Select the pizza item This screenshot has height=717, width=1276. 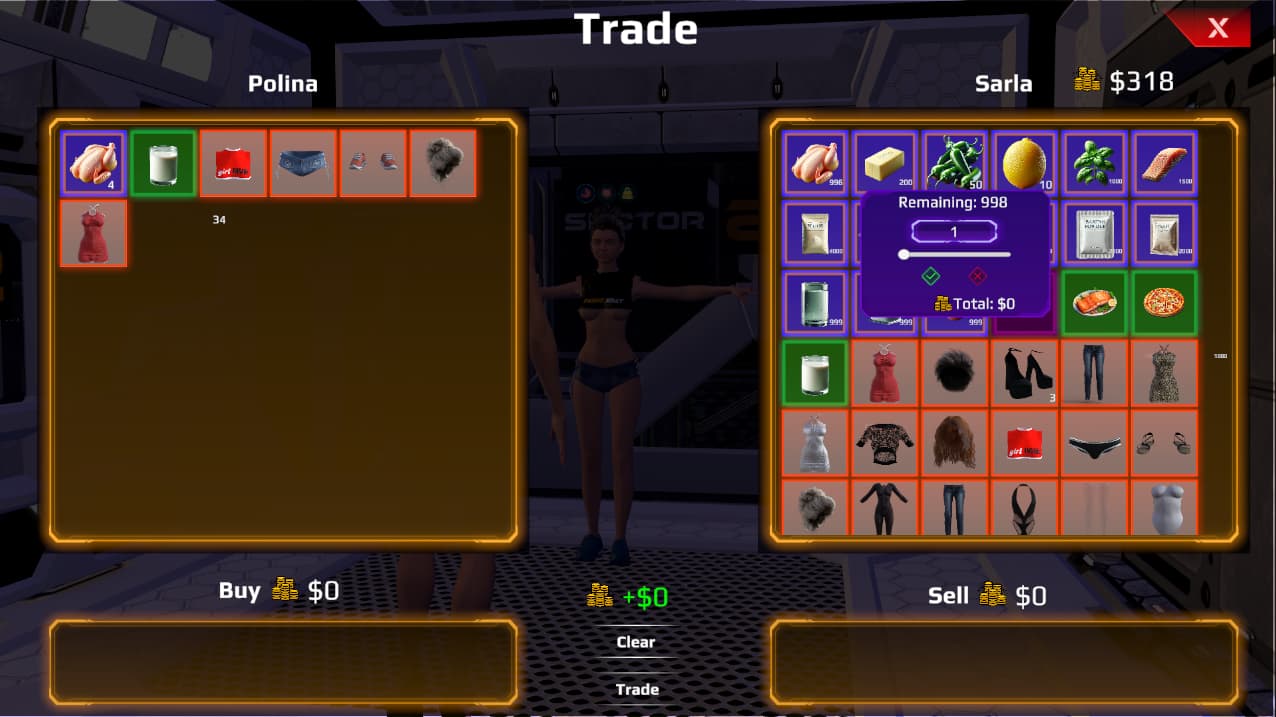click(1164, 303)
